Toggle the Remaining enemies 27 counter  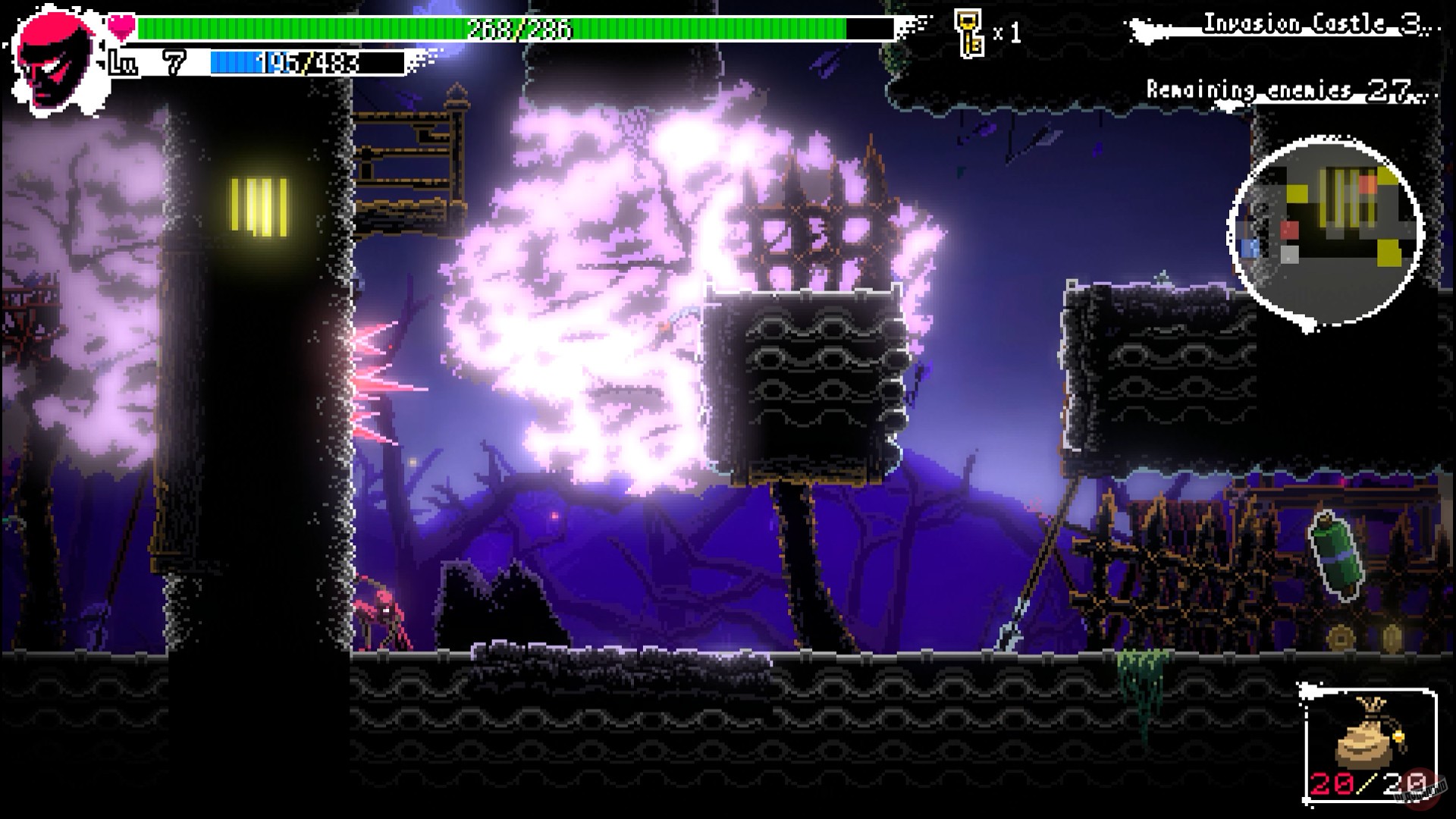point(1282,89)
